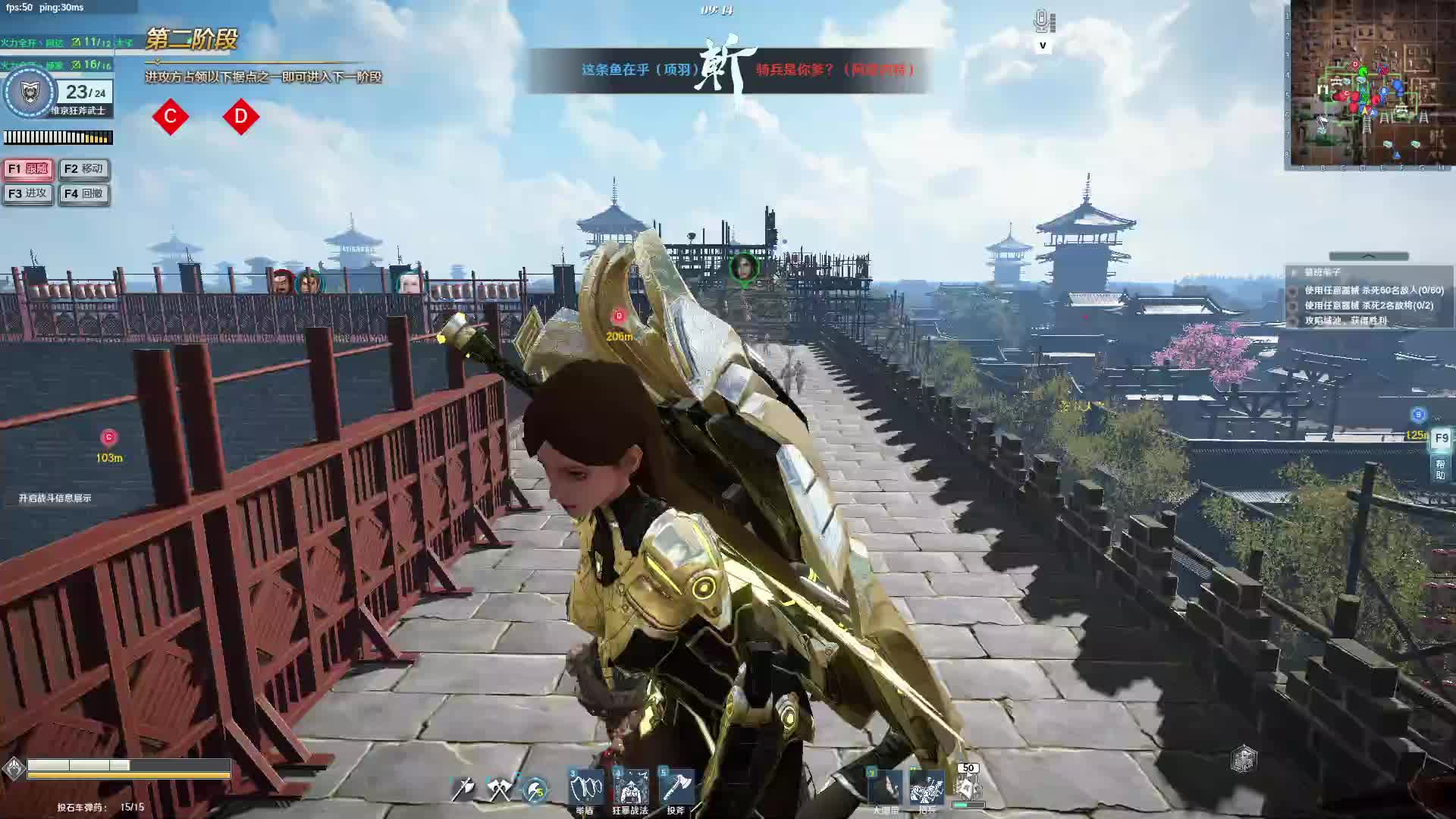Click the Viking berserker unit portrait
This screenshot has height=819, width=1456.
click(x=30, y=93)
